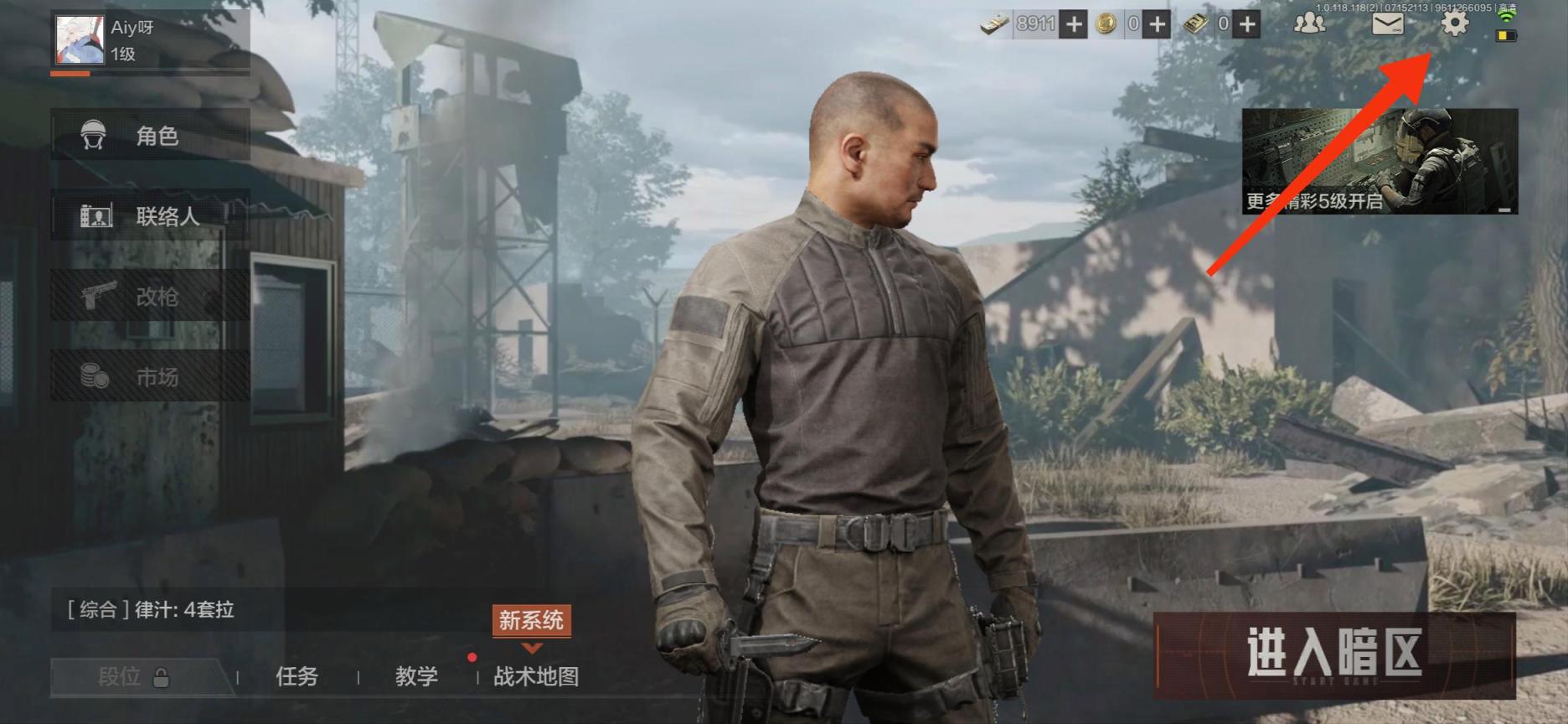Open the 战术地图 tactical map tab
This screenshot has height=724, width=1568.
[x=536, y=676]
